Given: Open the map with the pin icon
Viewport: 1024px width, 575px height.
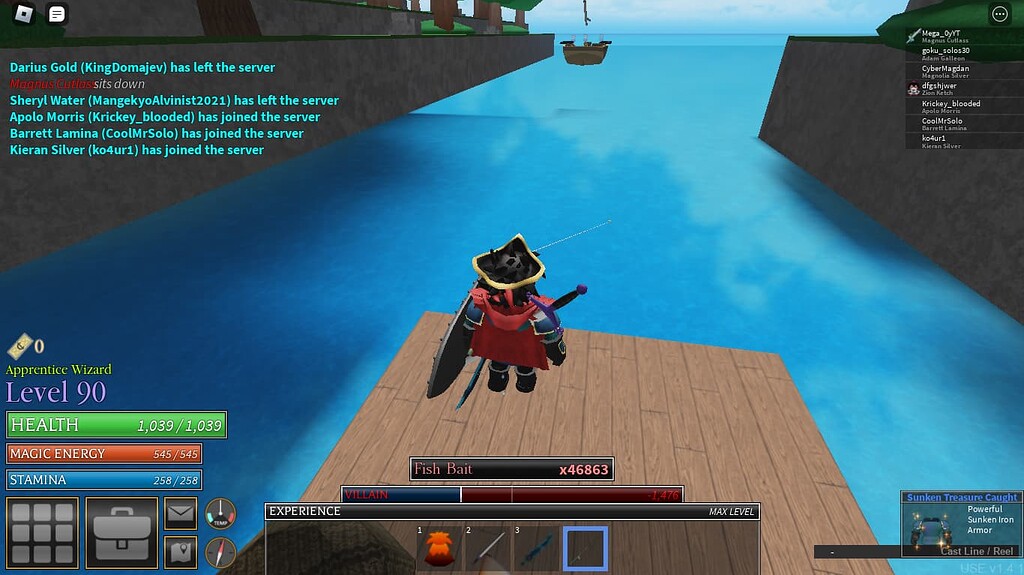Looking at the screenshot, I should (180, 550).
